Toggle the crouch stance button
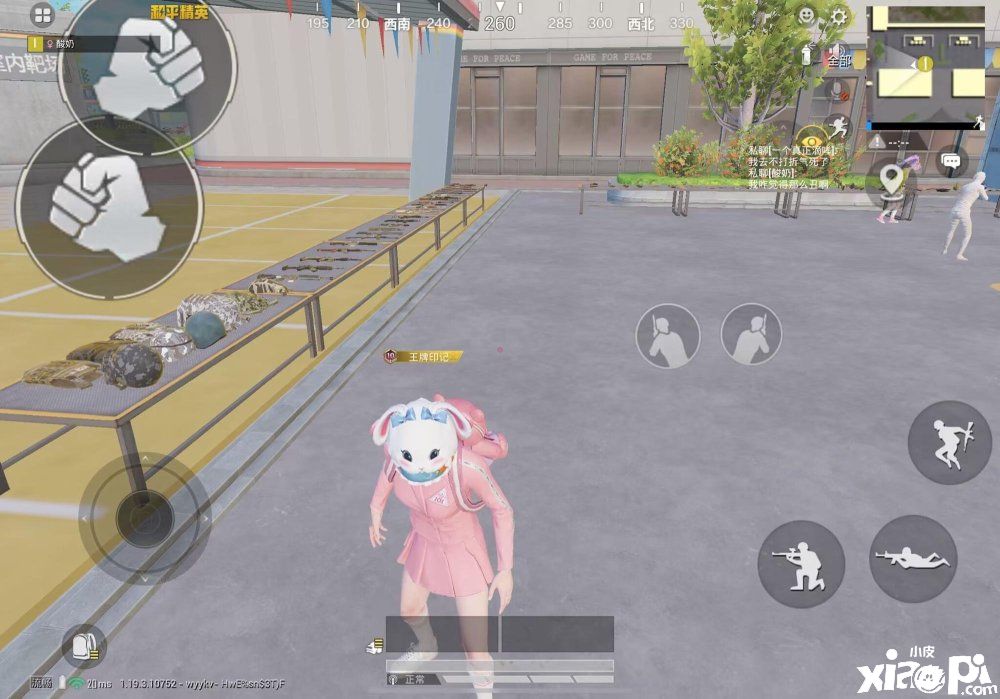The width and height of the screenshot is (1000, 699). 801,564
